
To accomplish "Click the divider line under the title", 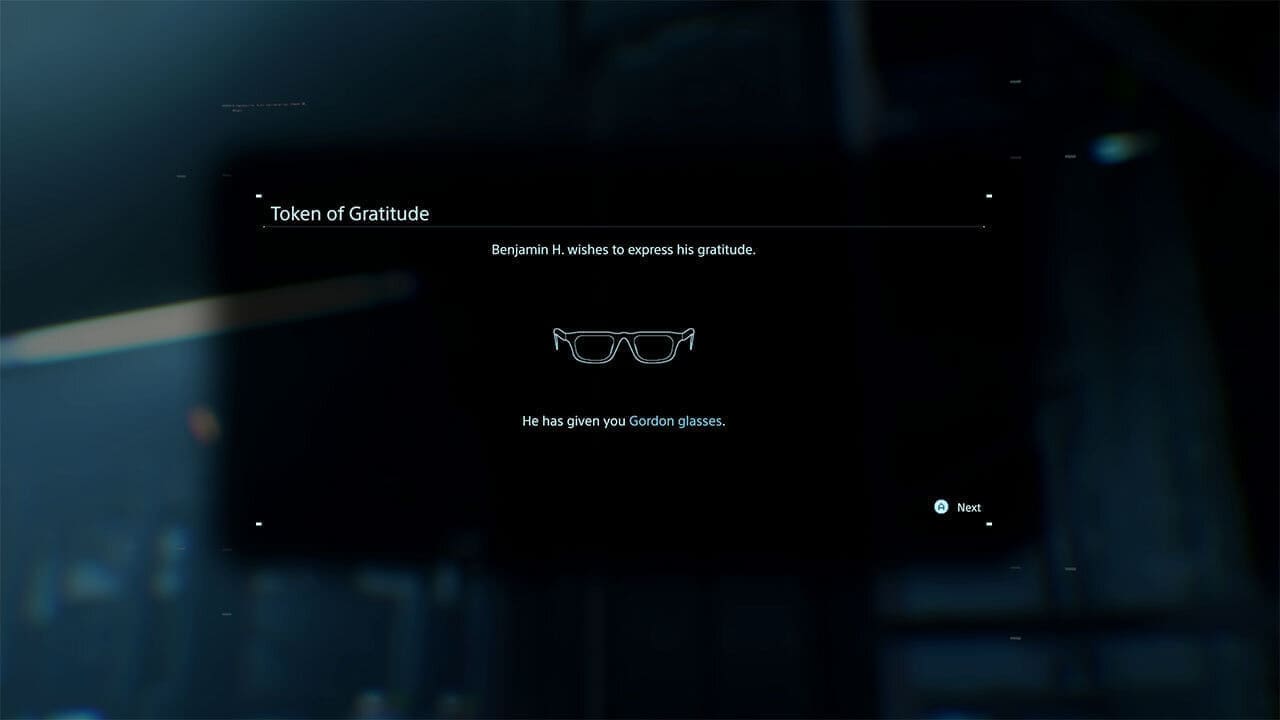I will pos(624,228).
